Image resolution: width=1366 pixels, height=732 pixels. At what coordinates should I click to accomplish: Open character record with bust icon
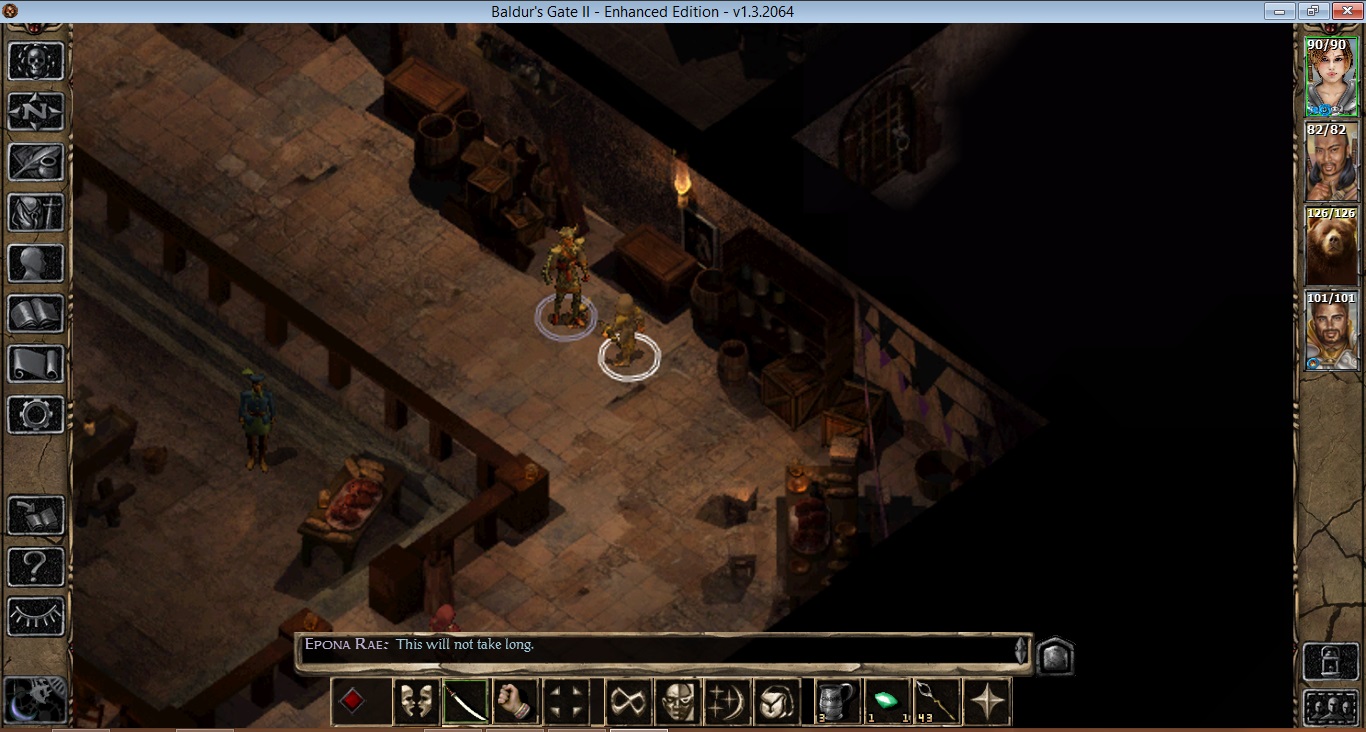click(36, 264)
